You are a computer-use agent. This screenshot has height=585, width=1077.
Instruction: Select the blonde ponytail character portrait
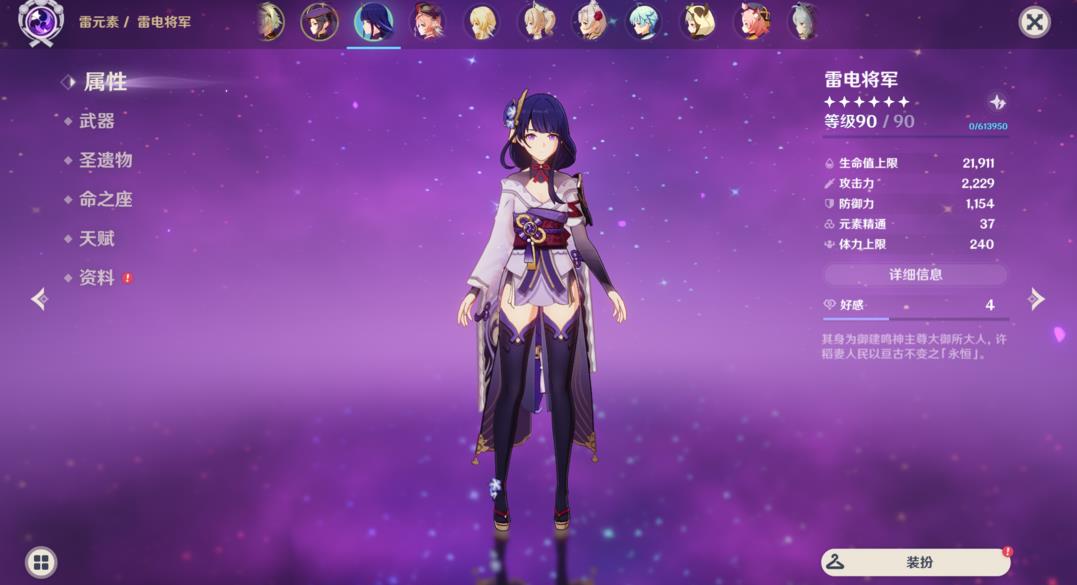pyautogui.click(x=536, y=21)
